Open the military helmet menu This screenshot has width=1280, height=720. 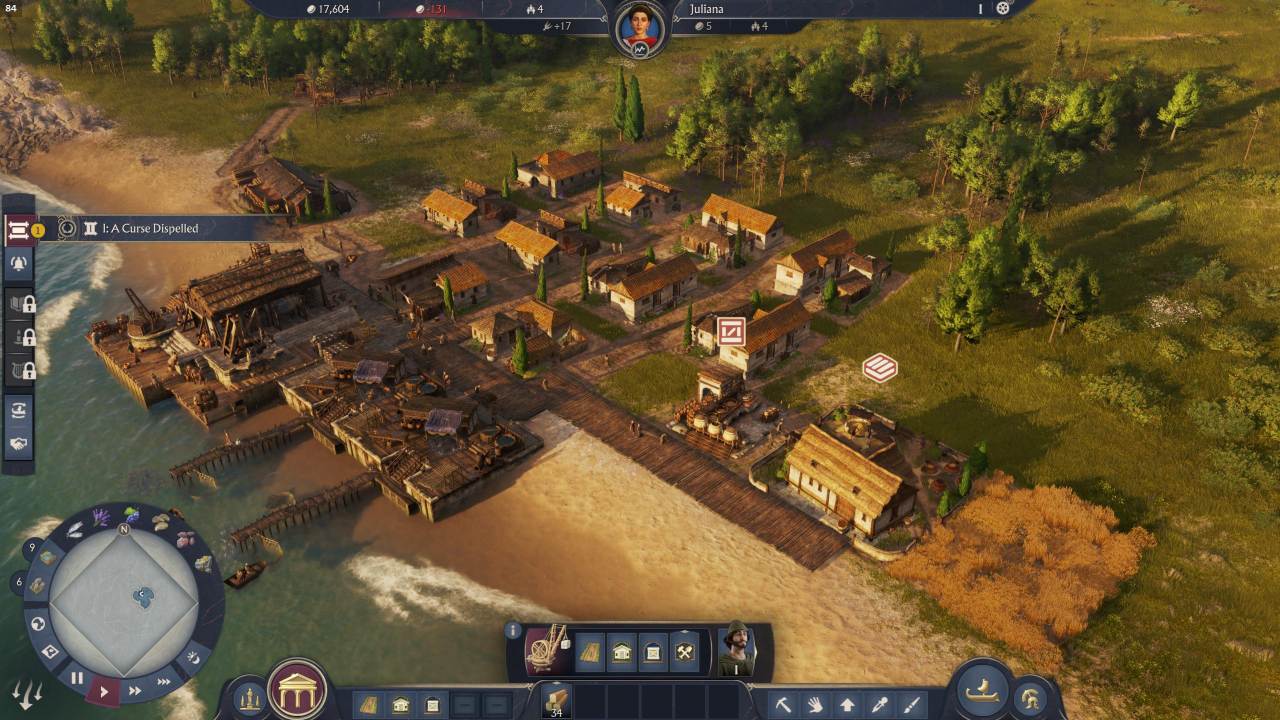pyautogui.click(x=1029, y=697)
